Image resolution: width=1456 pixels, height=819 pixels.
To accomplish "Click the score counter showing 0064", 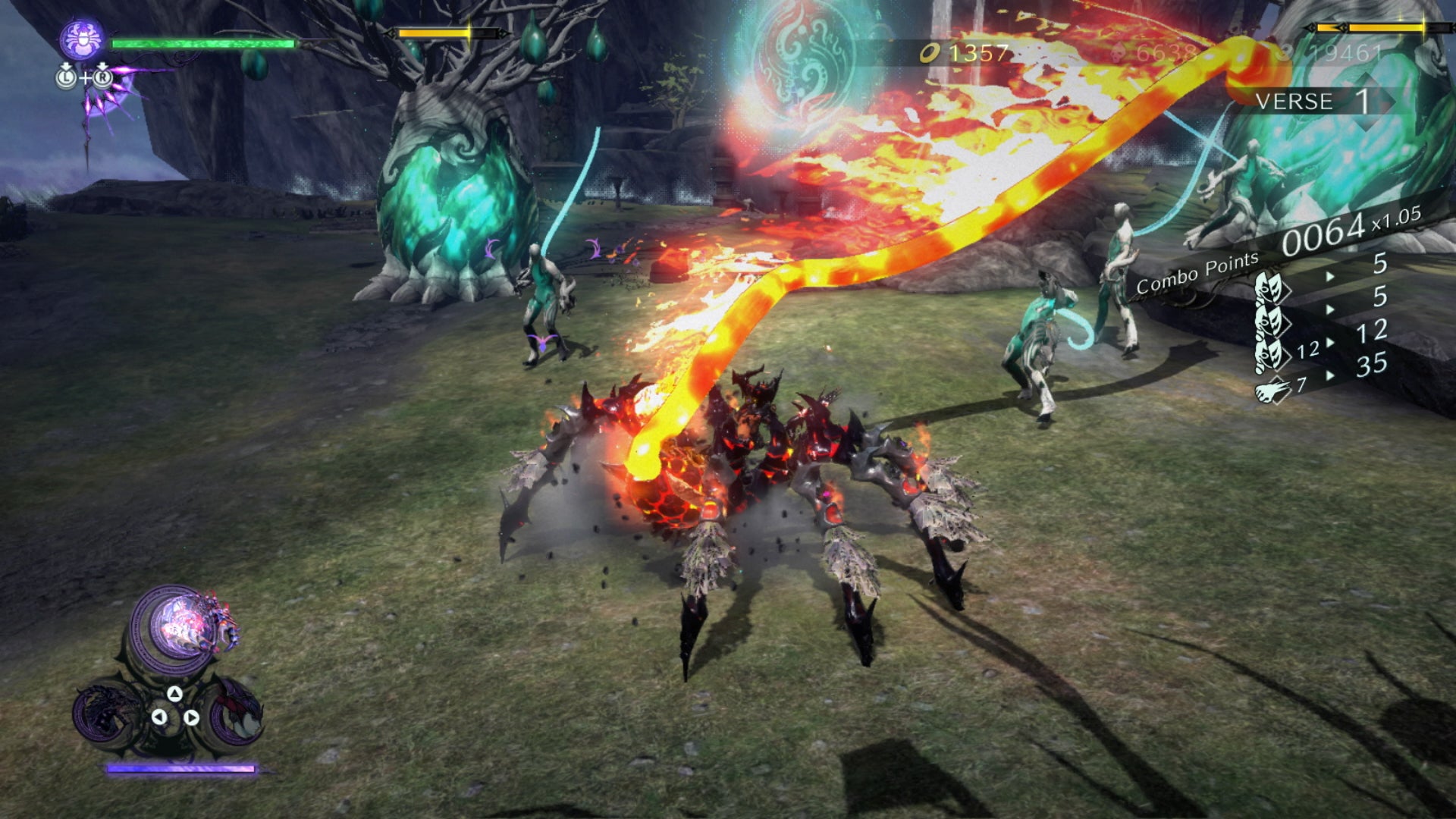I will coord(1323,233).
